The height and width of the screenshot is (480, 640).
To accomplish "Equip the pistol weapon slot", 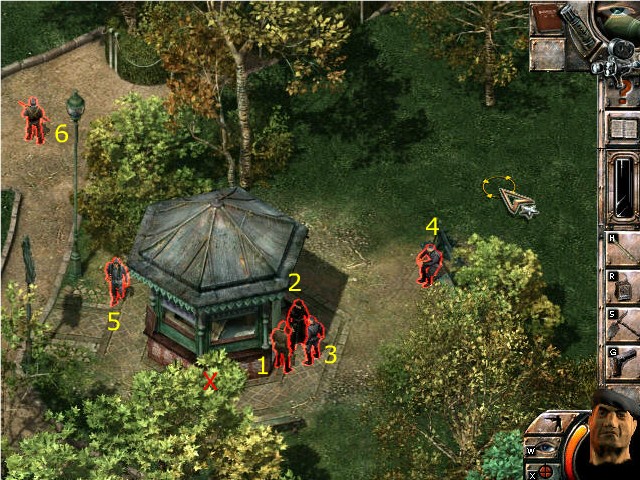I will click(x=622, y=361).
